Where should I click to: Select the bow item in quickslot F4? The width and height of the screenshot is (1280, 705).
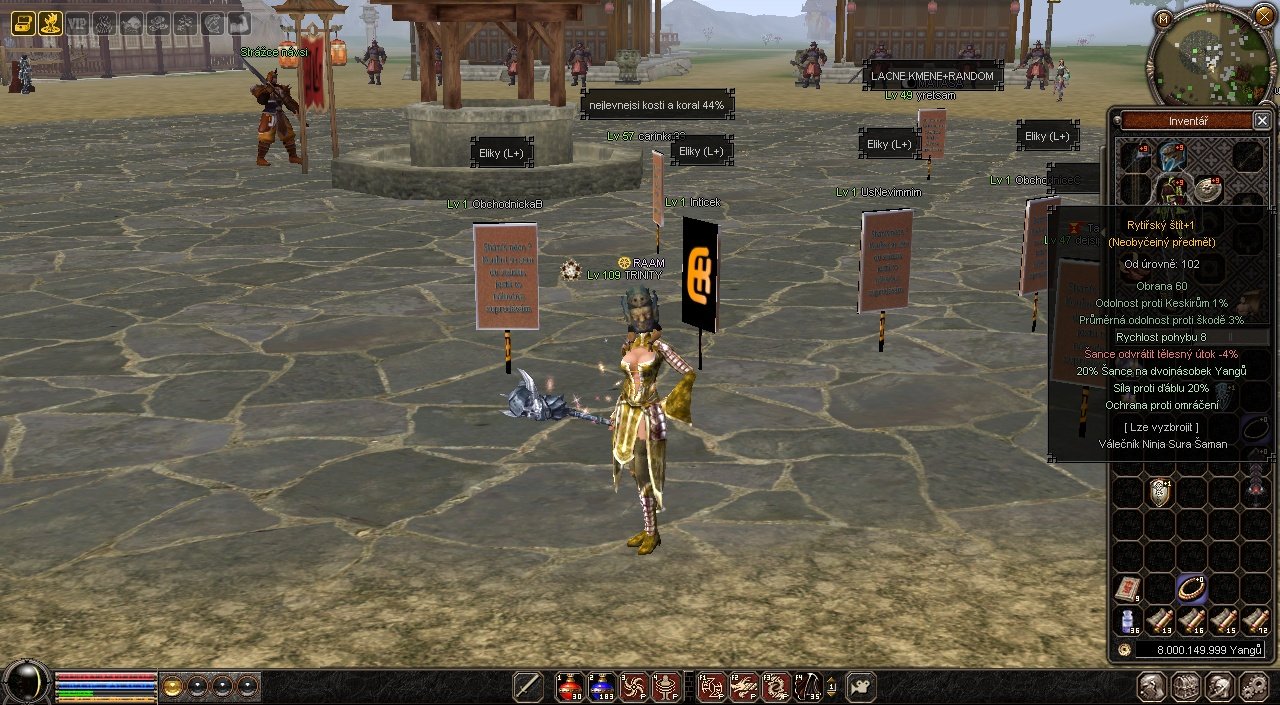(x=808, y=687)
